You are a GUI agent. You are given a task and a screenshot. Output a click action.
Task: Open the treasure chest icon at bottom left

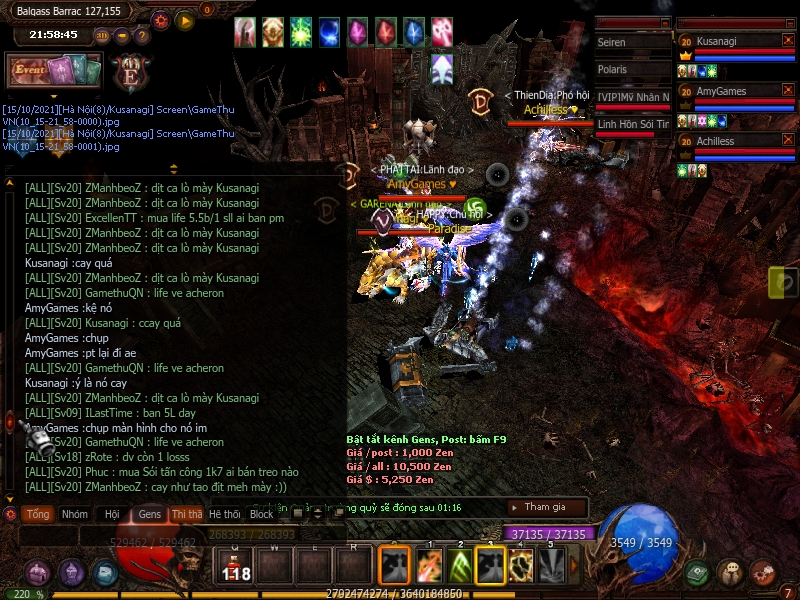[39, 573]
